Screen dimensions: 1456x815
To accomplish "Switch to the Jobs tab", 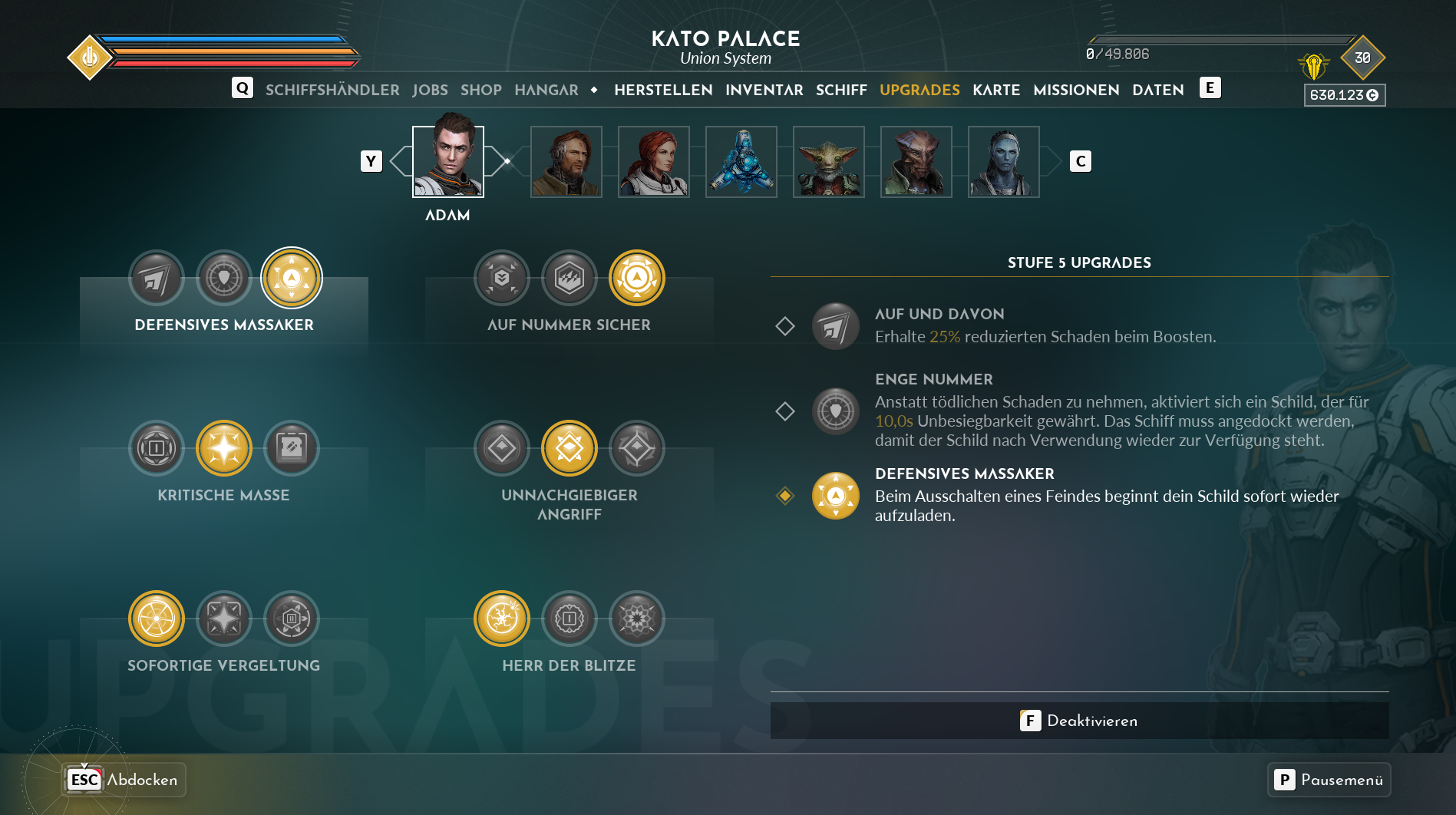I will tap(430, 90).
